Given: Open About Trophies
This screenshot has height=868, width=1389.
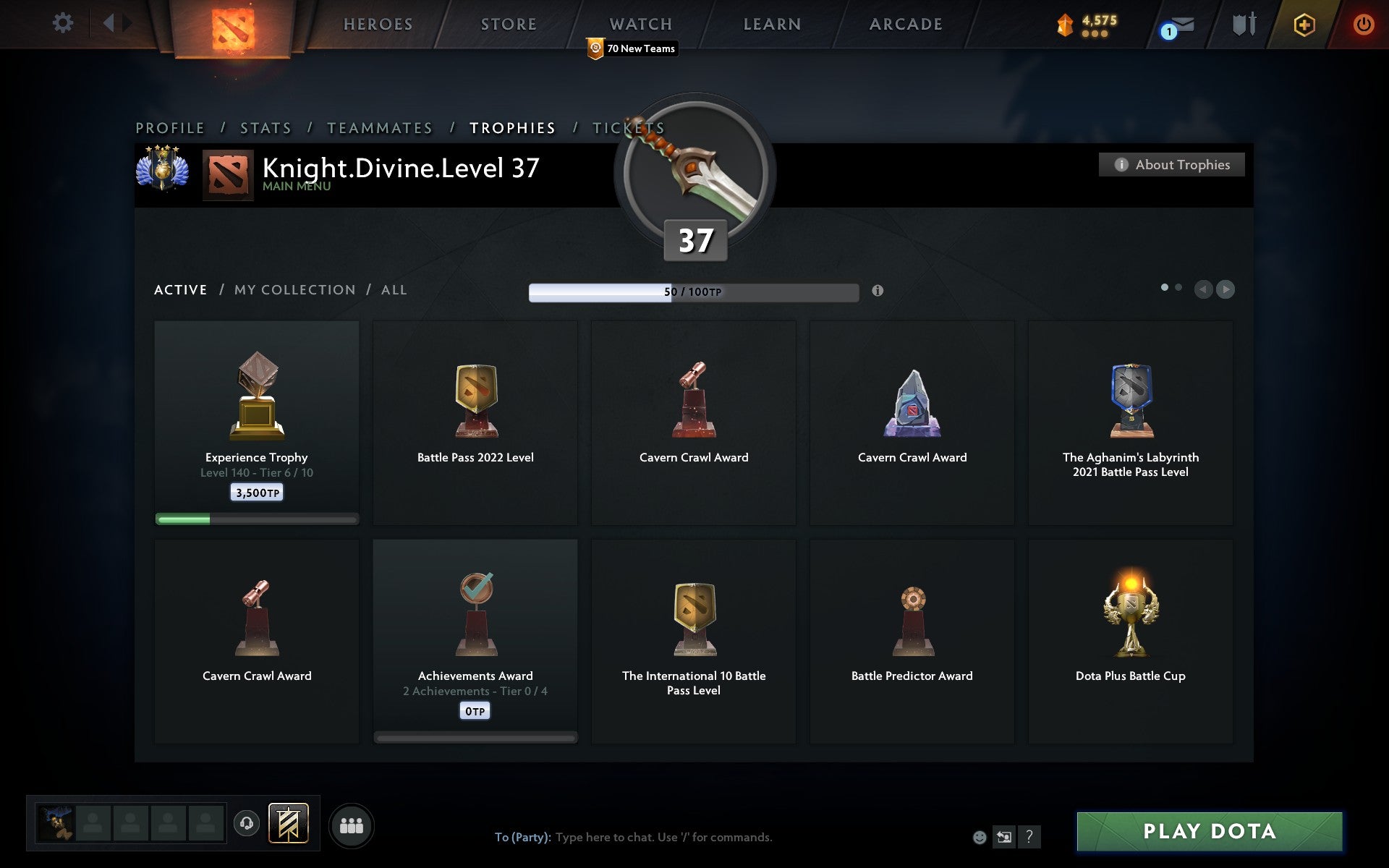Looking at the screenshot, I should coord(1171,164).
